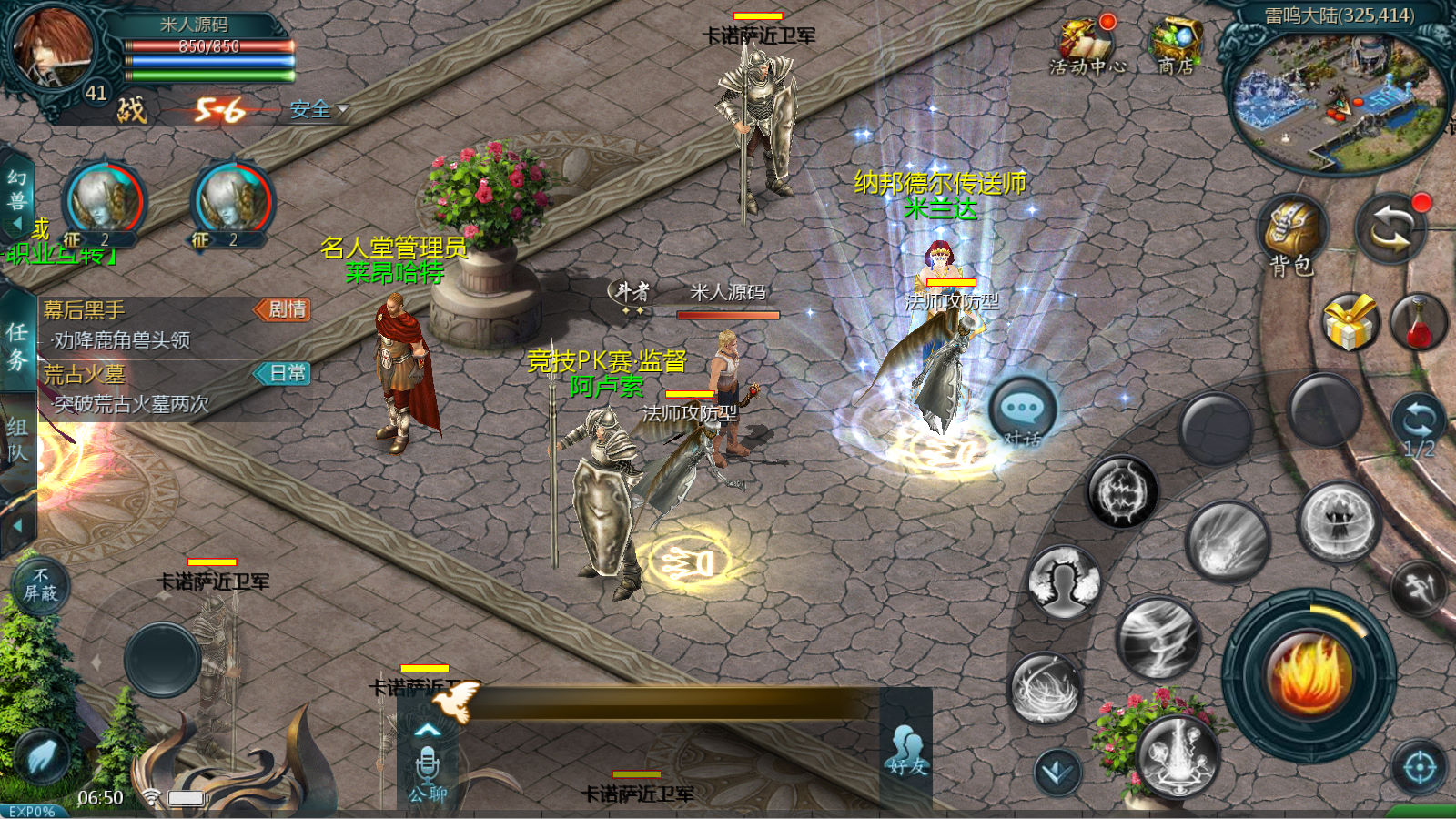Open the 背包 backpack
The image size is (1456, 819).
coord(1292,233)
